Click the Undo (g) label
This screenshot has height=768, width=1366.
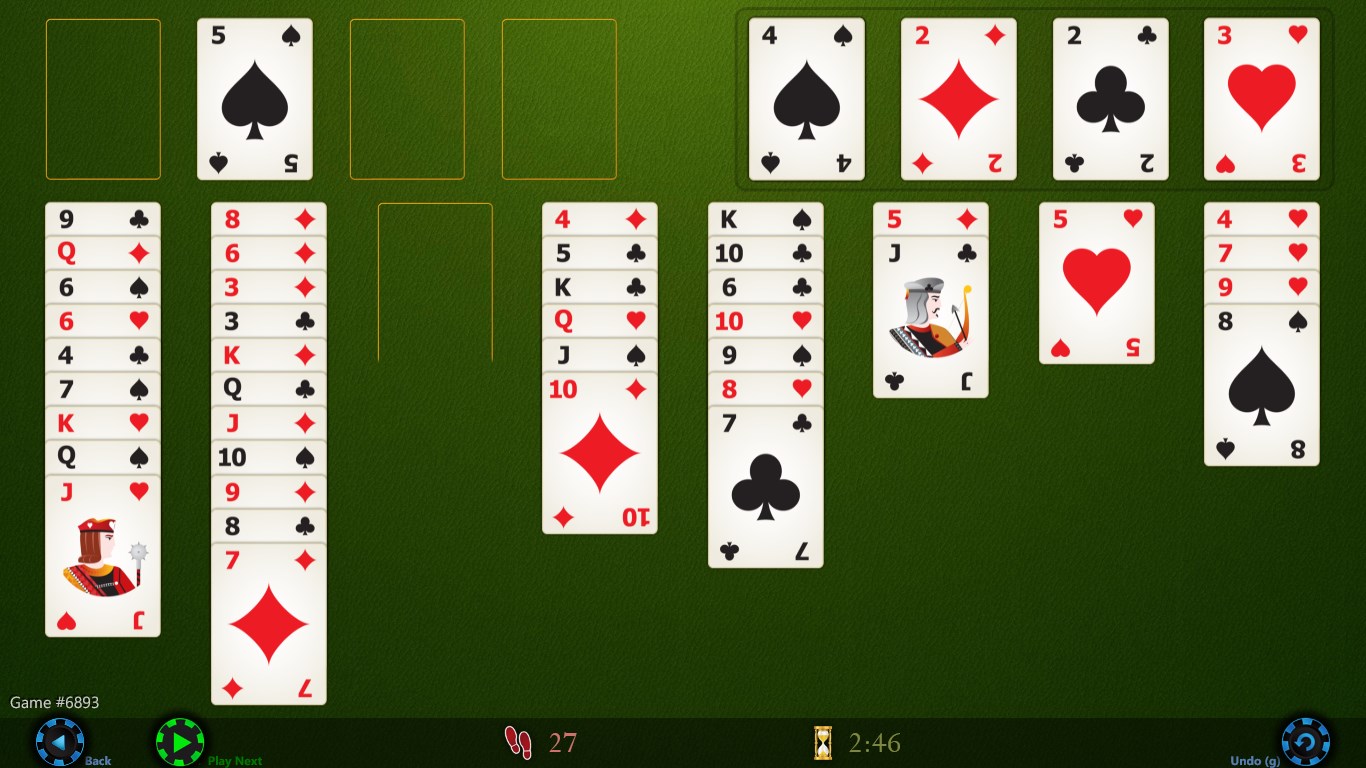point(1257,761)
